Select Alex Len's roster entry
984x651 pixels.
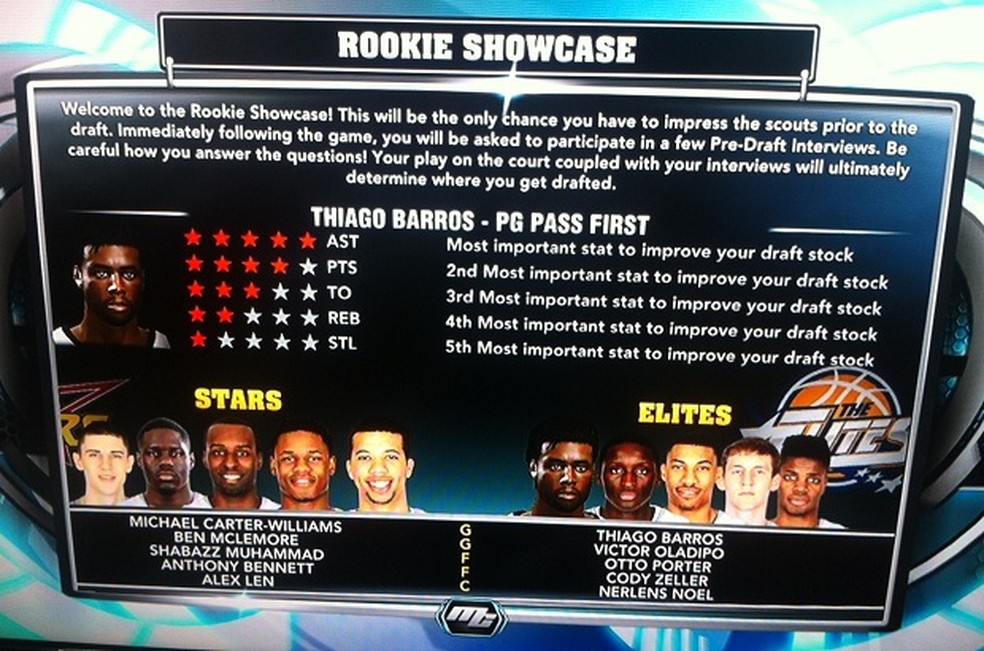point(235,580)
